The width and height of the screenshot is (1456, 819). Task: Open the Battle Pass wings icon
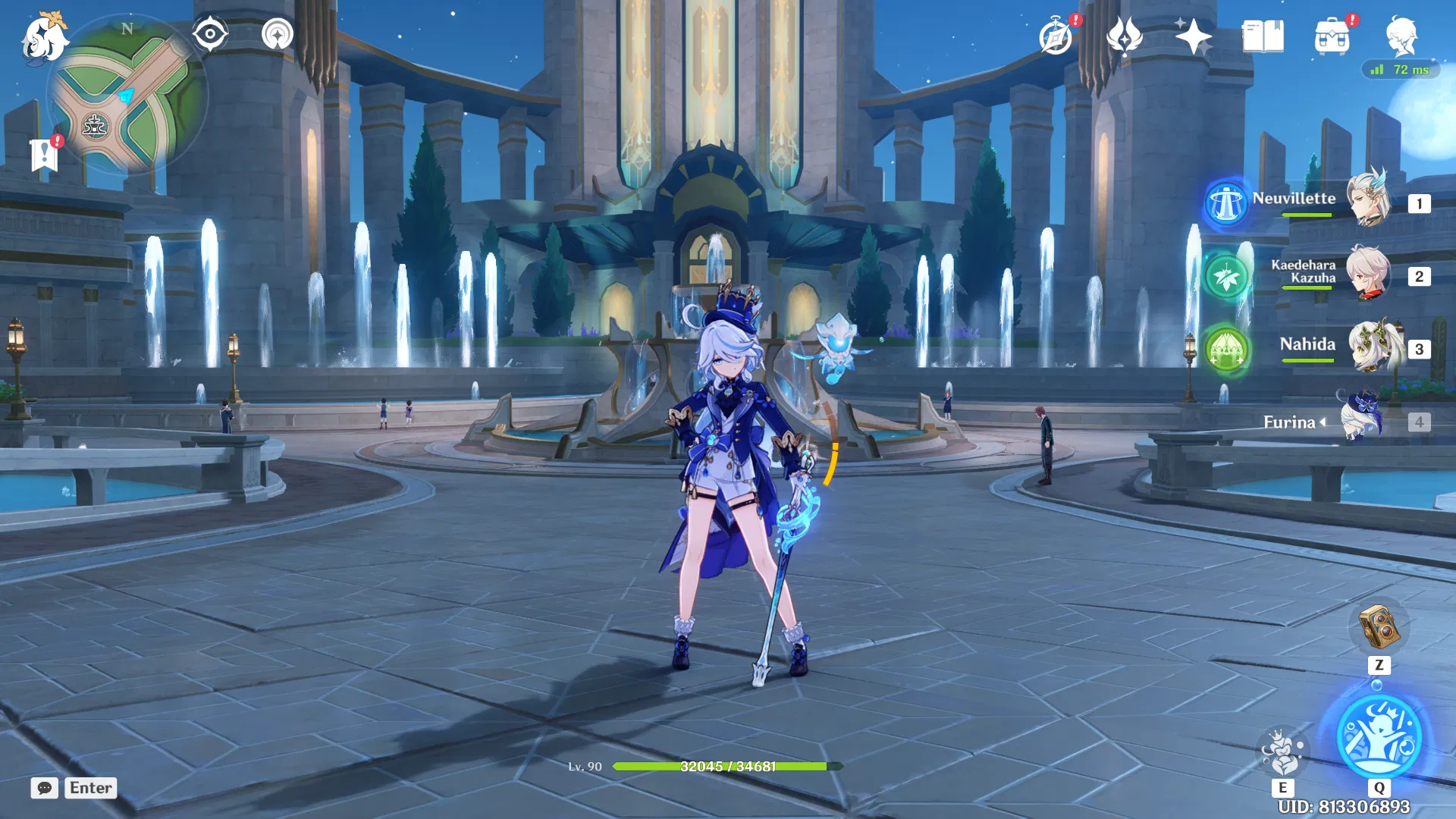pyautogui.click(x=1125, y=35)
